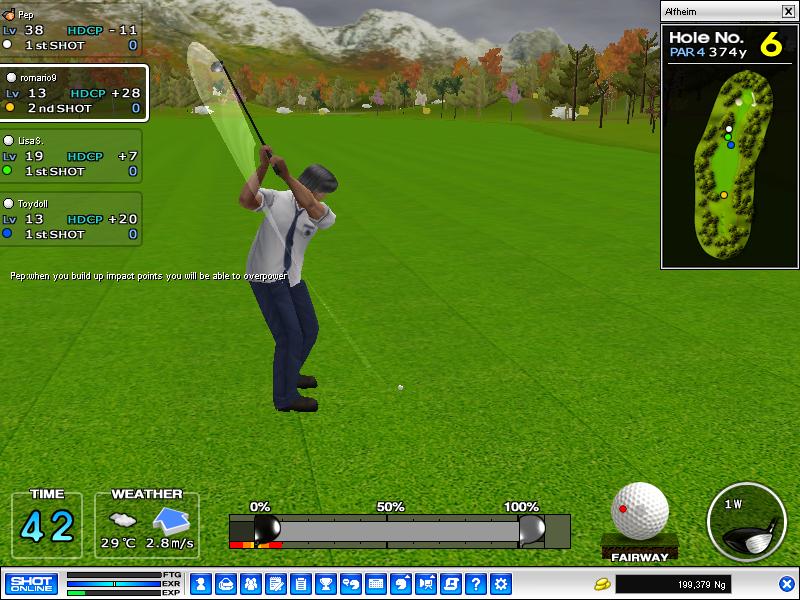Open the group of people icon
The height and width of the screenshot is (600, 800).
click(251, 583)
